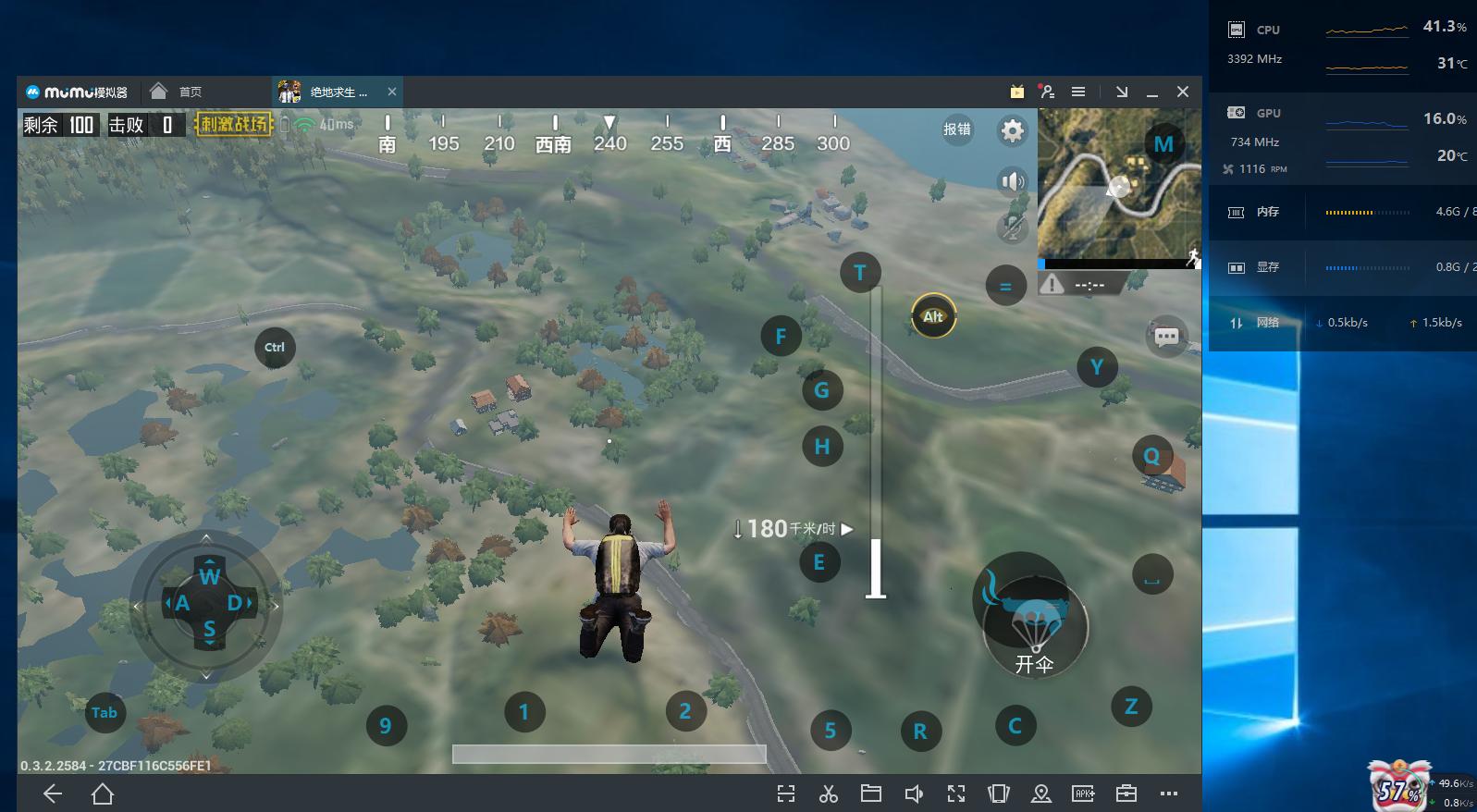Toggle emulator volume speaker in toolbar
The height and width of the screenshot is (812, 1477).
[914, 794]
